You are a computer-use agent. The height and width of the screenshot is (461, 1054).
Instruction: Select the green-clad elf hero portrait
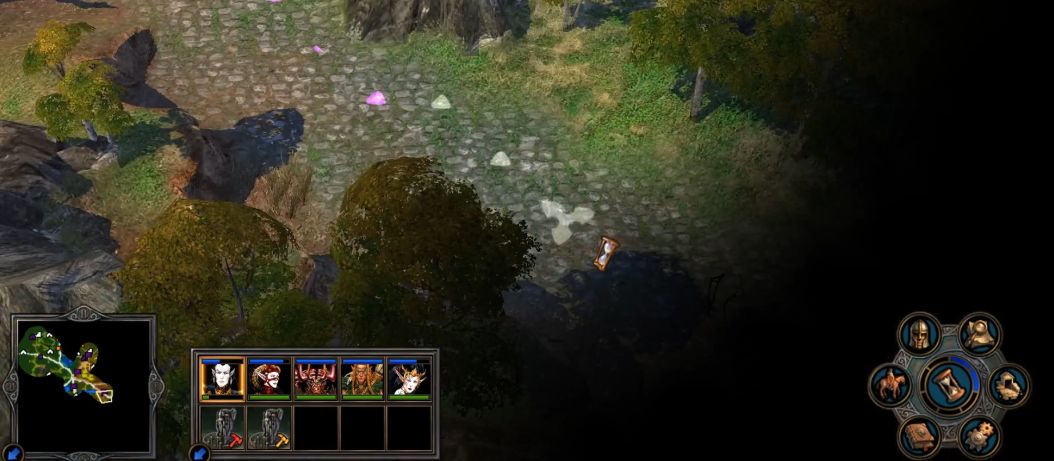[362, 379]
